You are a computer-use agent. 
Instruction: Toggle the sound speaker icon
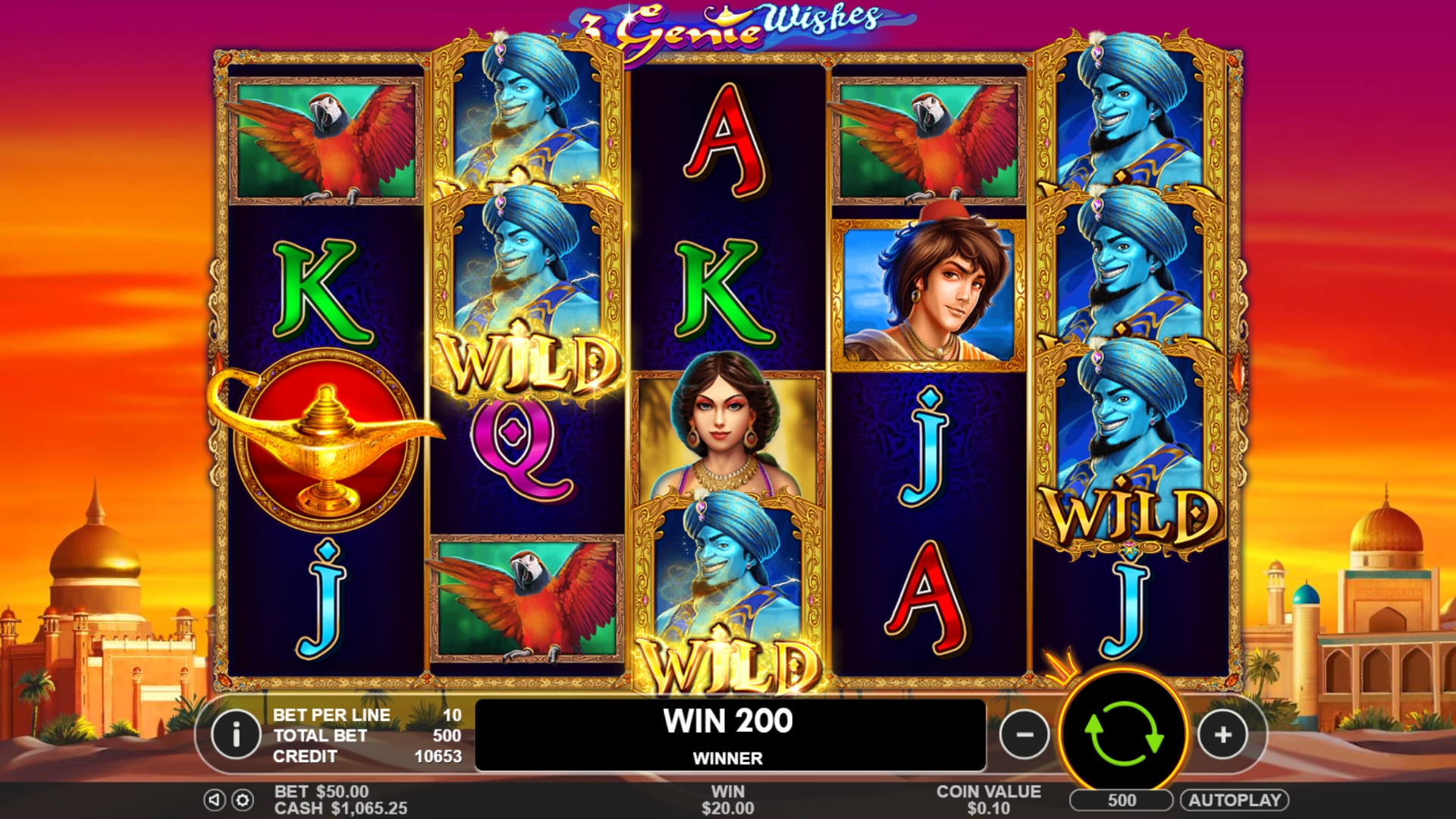(215, 800)
